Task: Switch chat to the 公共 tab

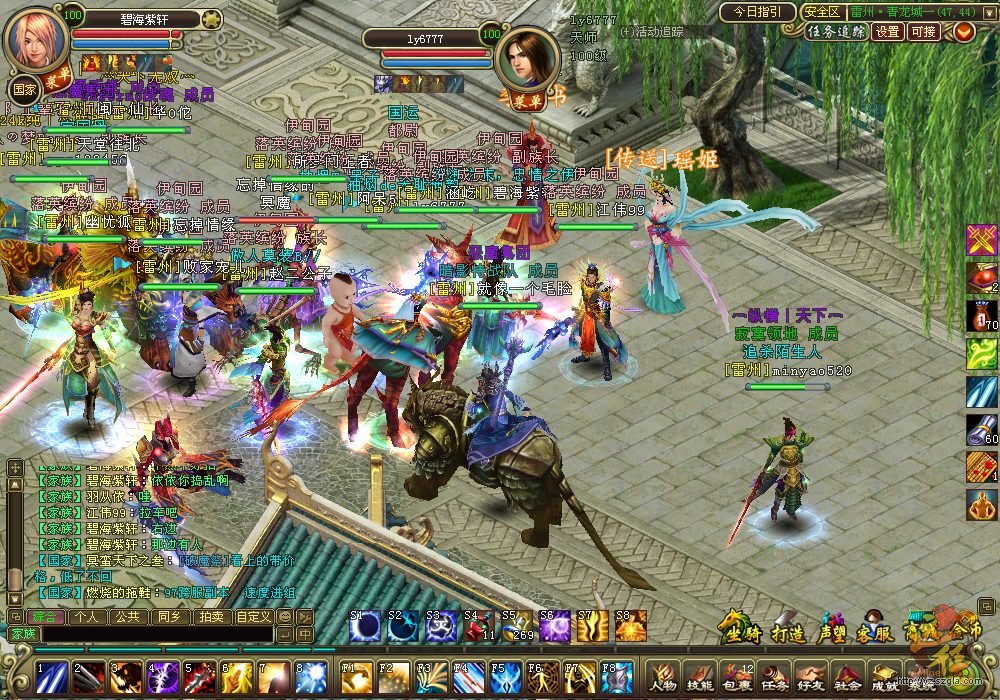Action: pos(126,617)
